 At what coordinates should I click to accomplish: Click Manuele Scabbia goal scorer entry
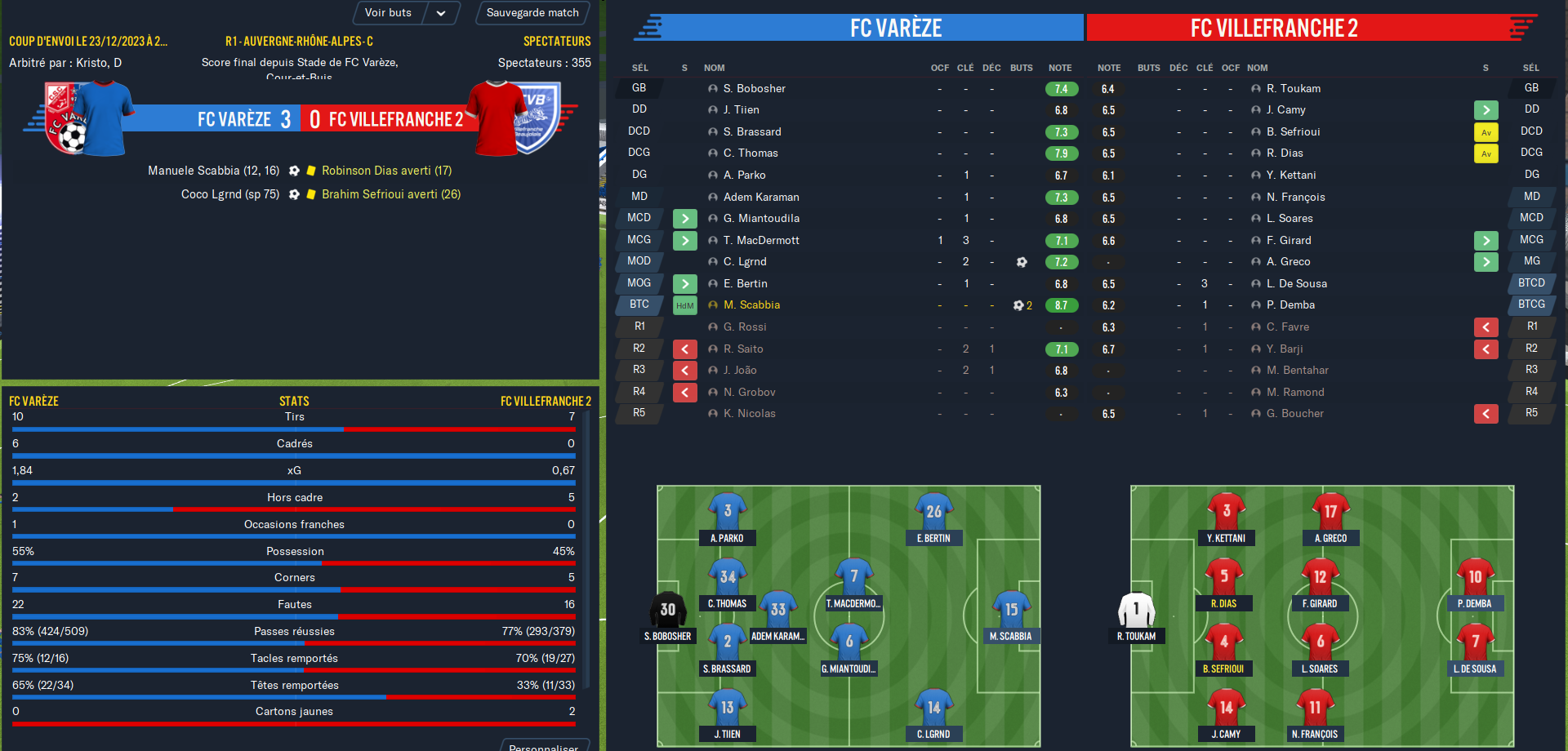(213, 171)
